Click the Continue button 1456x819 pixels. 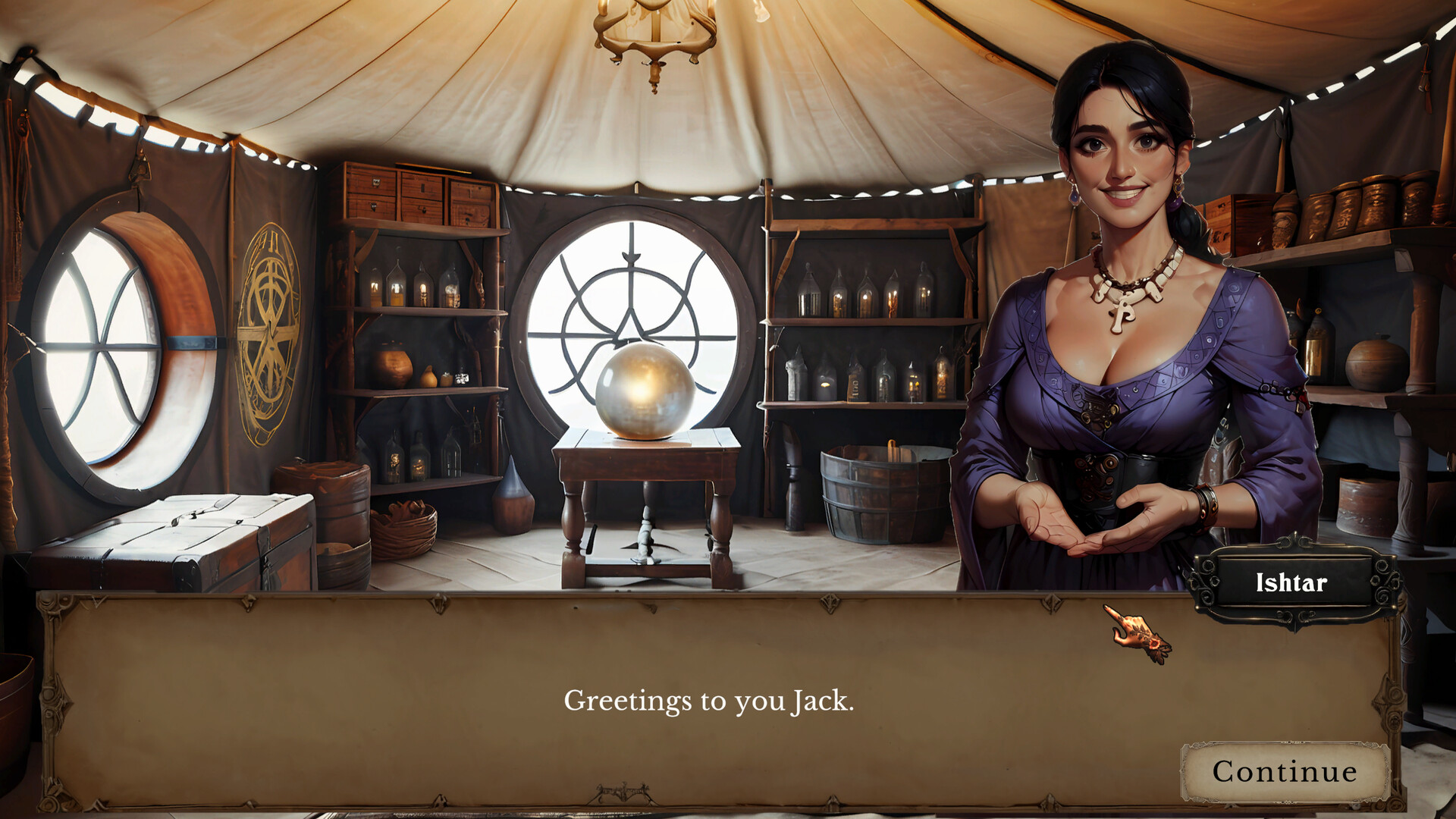(1283, 772)
